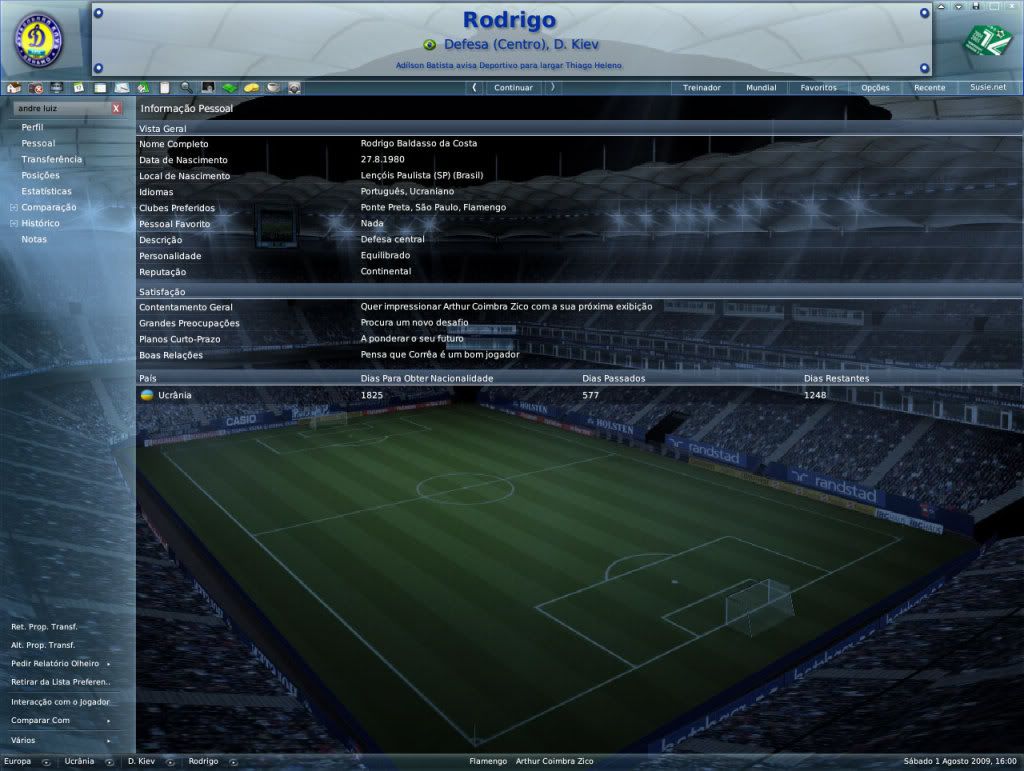1024x771 pixels.
Task: Click the Ucrânia breadcrumb in bottom bar
Action: pos(79,762)
